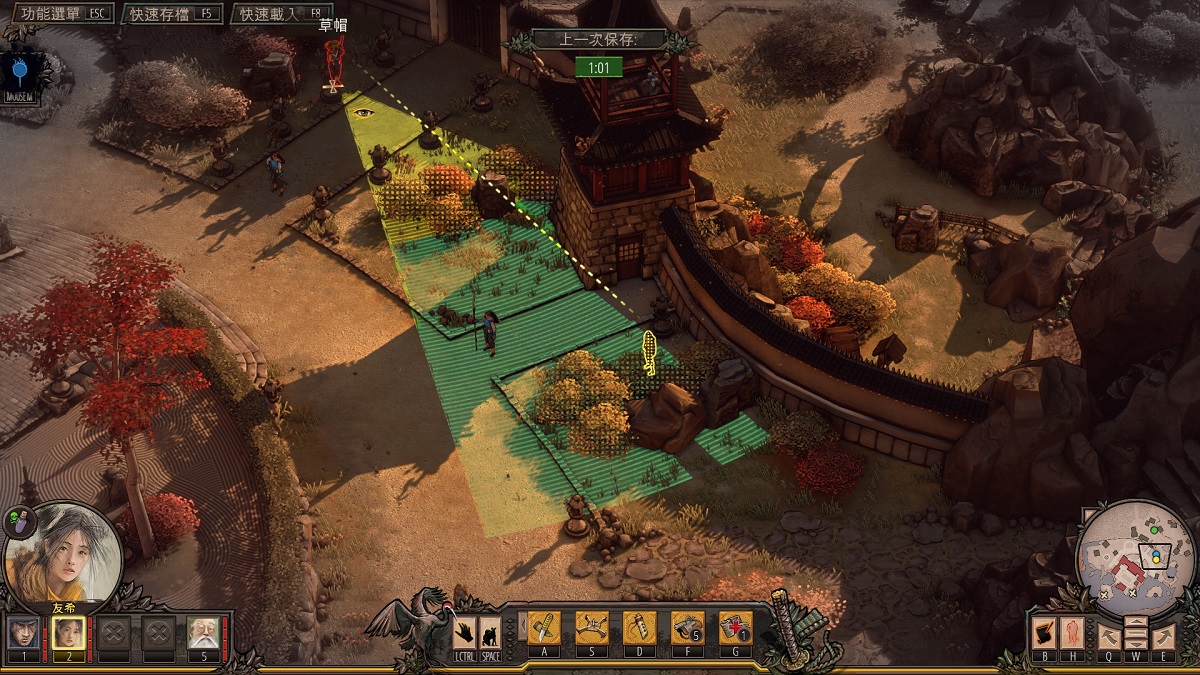Image resolution: width=1200 pixels, height=675 pixels.
Task: Select the trap ability icon
Action: coord(592,628)
